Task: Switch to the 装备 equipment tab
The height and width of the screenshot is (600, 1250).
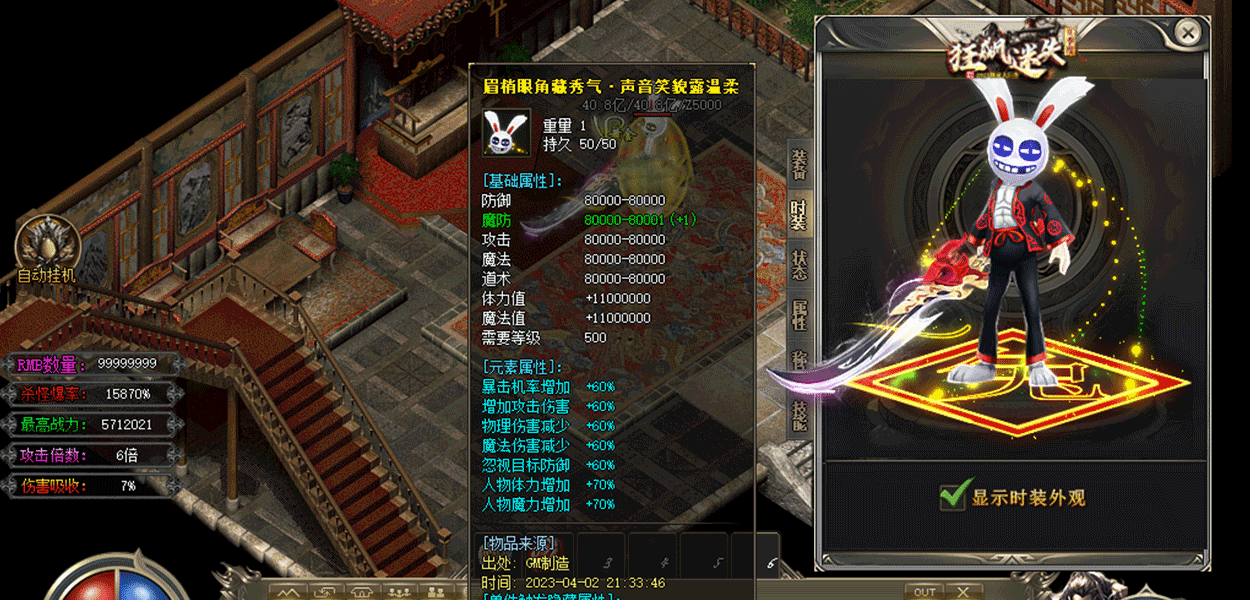Action: click(x=799, y=164)
